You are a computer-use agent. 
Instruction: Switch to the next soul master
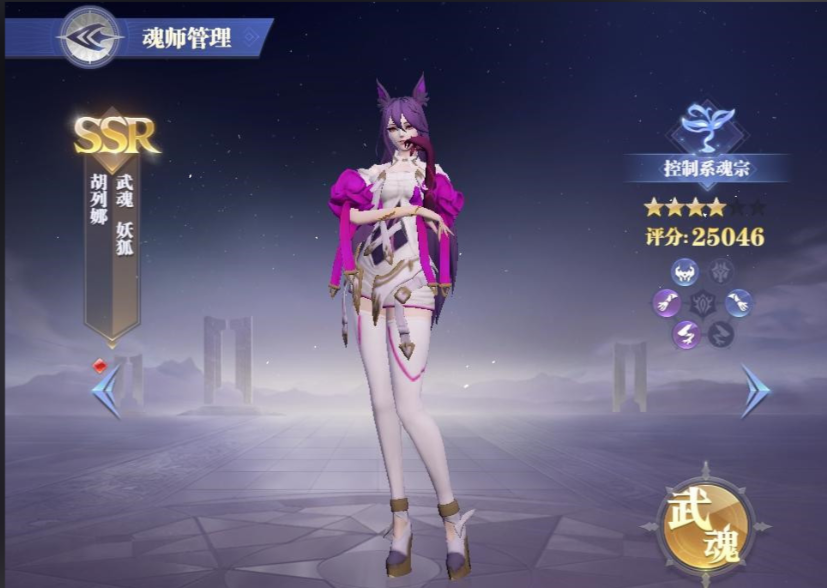tap(754, 391)
